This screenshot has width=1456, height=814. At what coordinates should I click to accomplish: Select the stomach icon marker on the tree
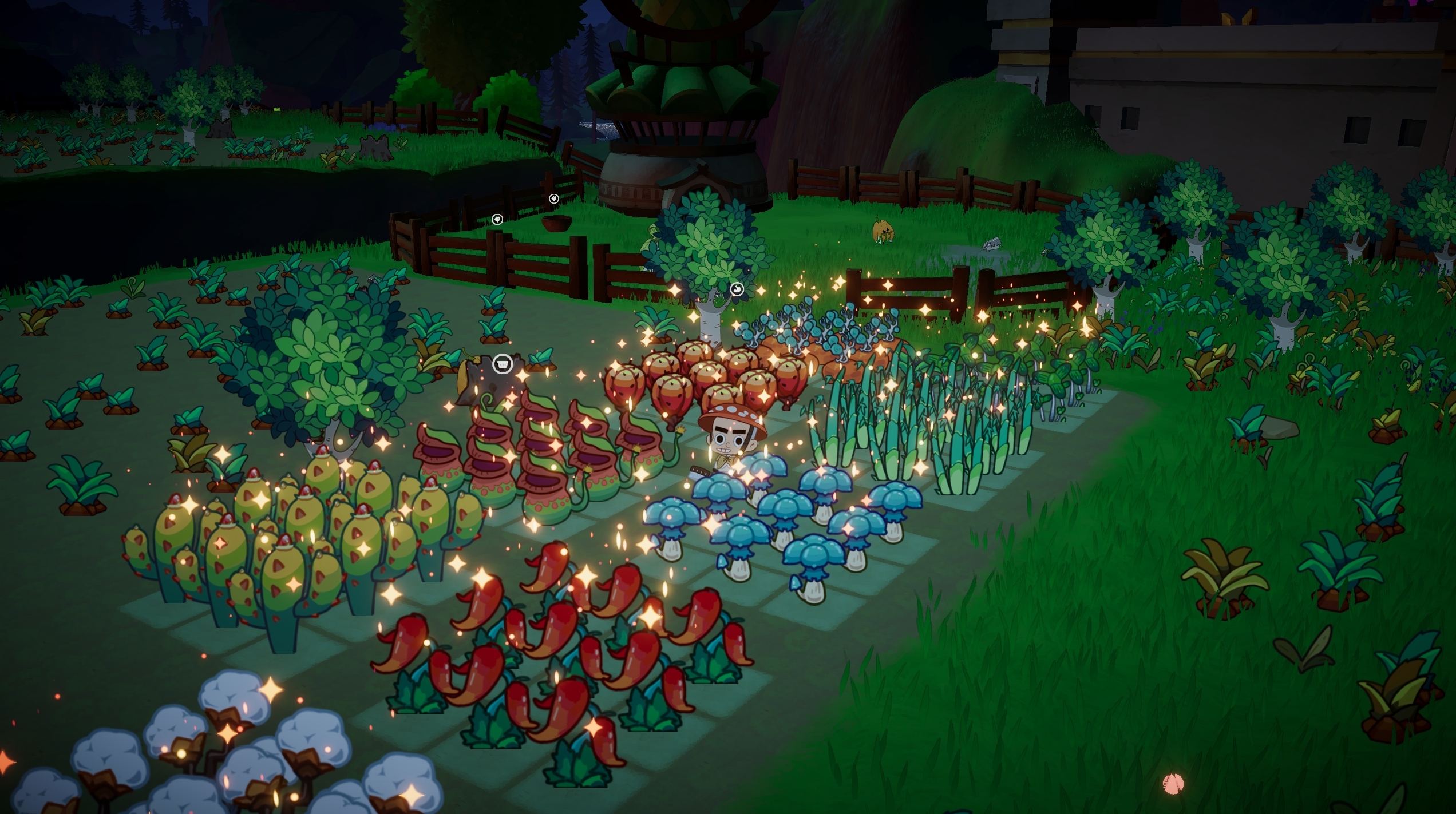[x=737, y=289]
